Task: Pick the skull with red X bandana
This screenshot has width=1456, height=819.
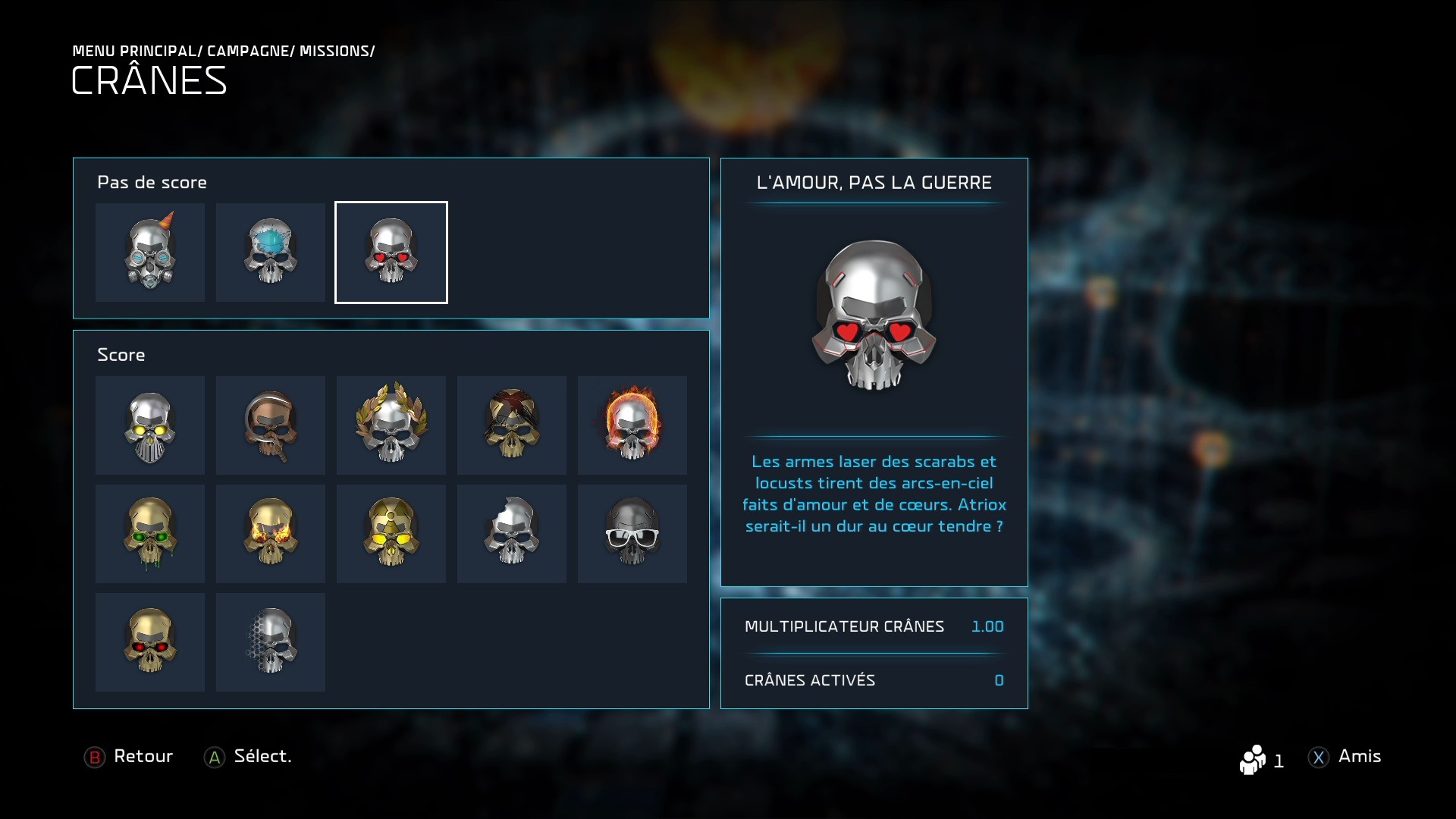Action: click(x=512, y=425)
